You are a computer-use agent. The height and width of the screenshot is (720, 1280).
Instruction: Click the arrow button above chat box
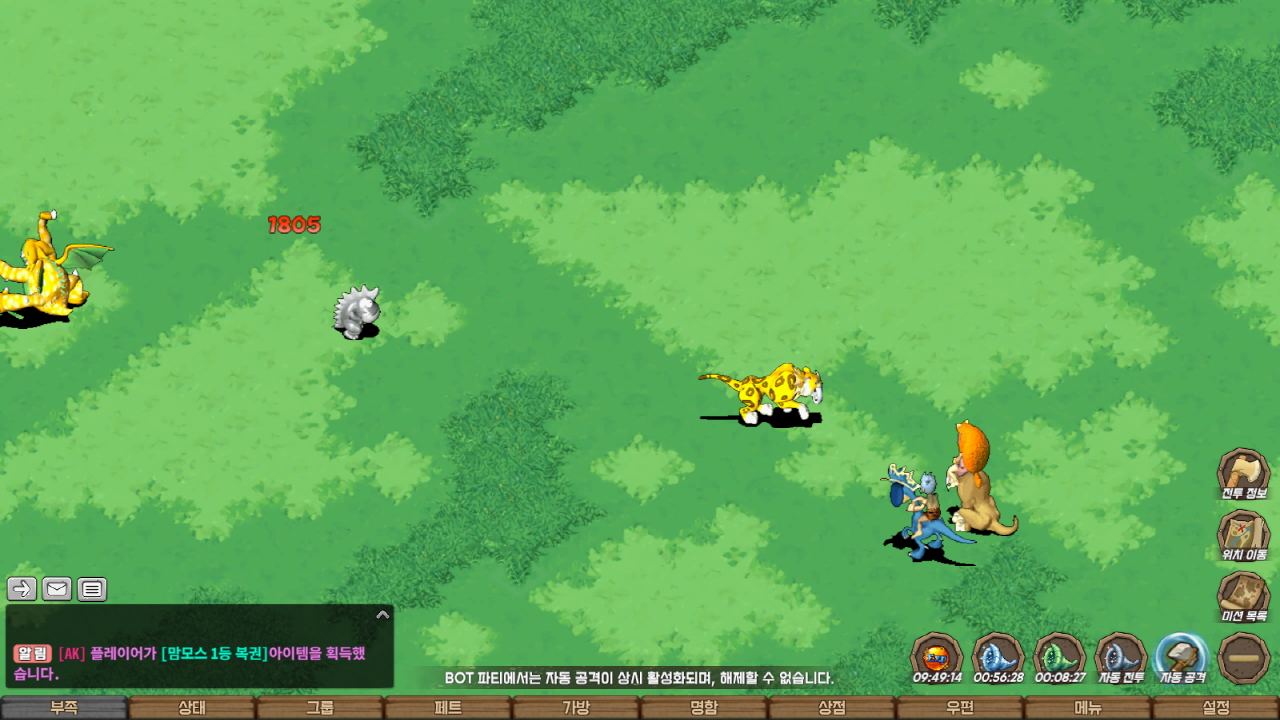22,589
